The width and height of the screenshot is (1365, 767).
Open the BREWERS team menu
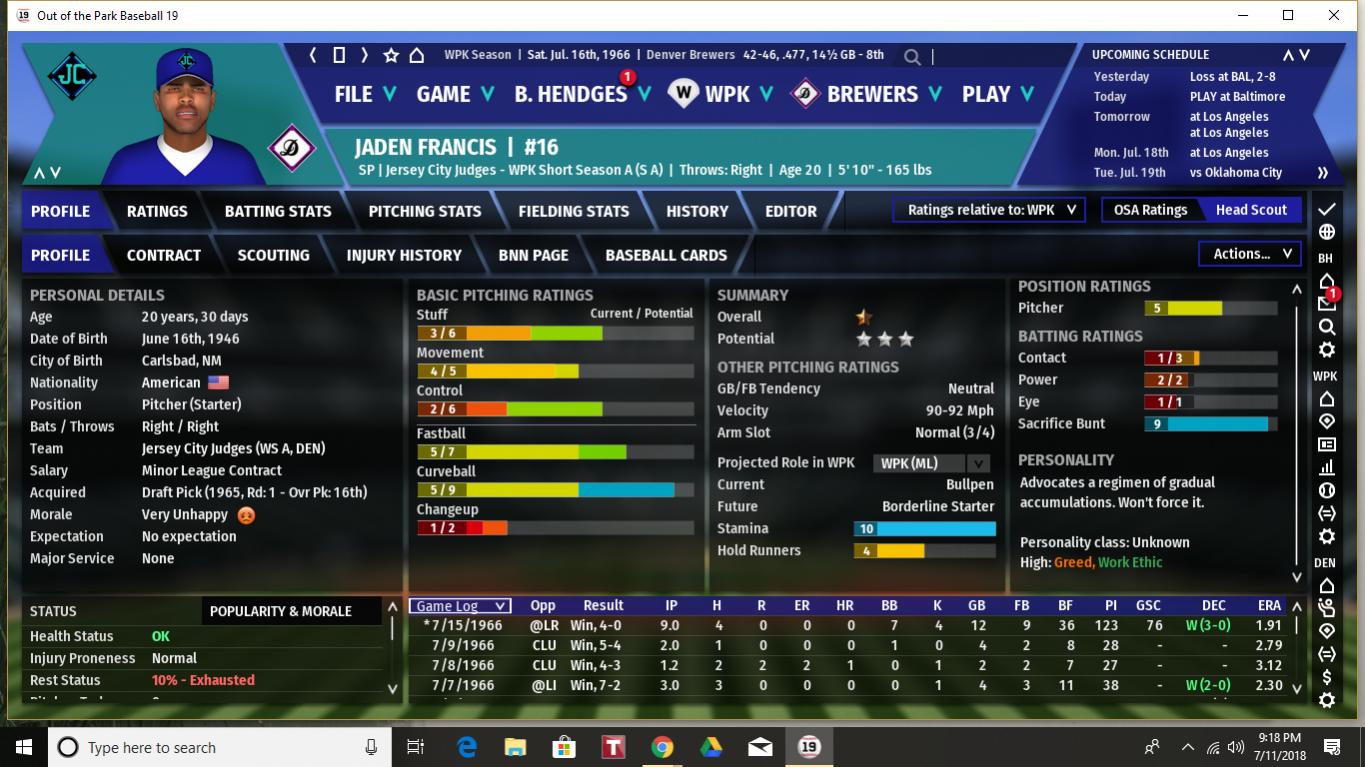pyautogui.click(x=868, y=94)
